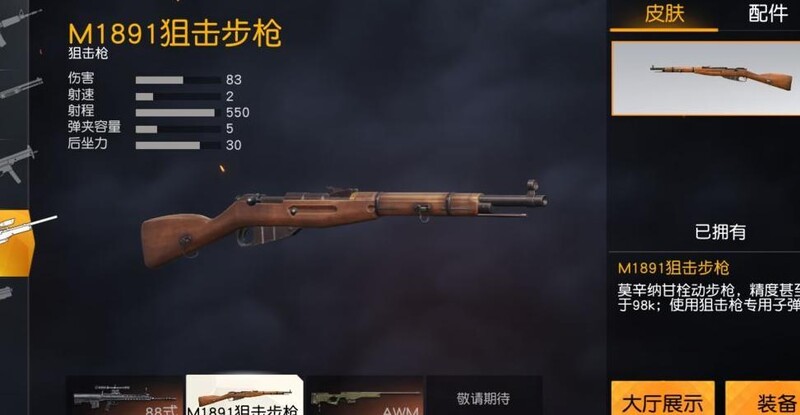Select the M1891 skin thumbnail

[708, 78]
